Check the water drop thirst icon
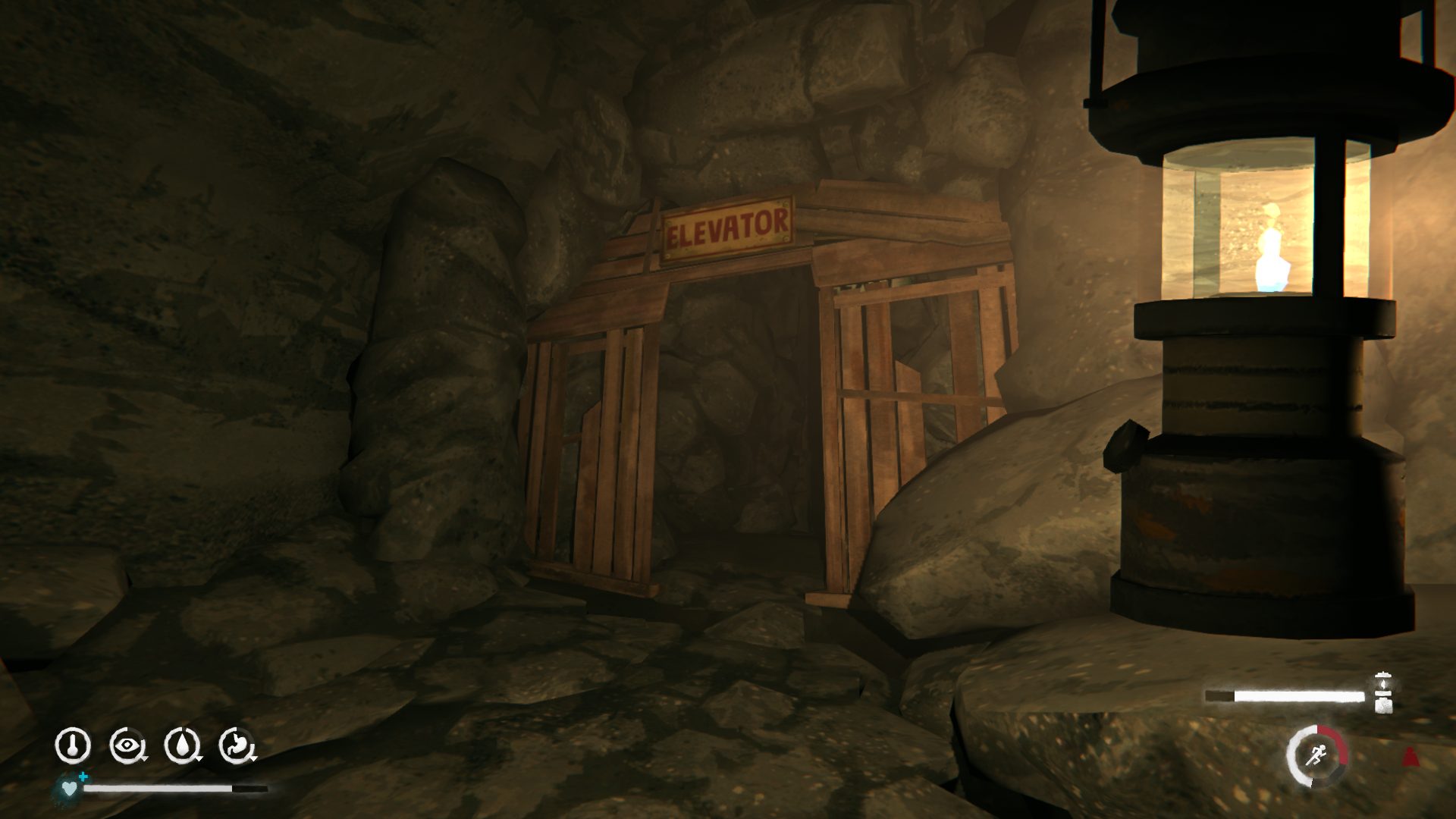 pyautogui.click(x=182, y=745)
